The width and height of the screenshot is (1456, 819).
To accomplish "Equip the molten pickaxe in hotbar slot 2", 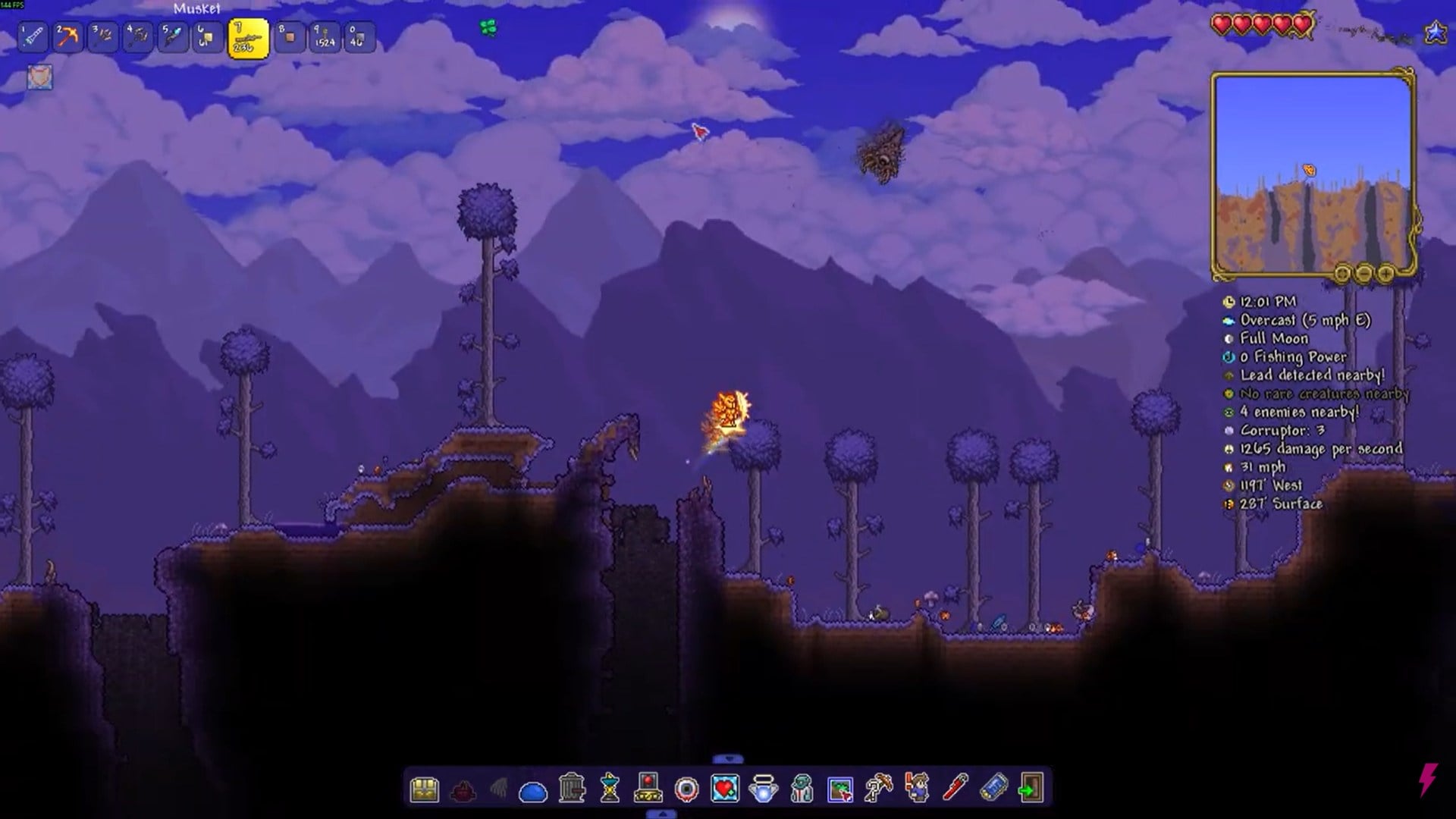I will (x=68, y=36).
